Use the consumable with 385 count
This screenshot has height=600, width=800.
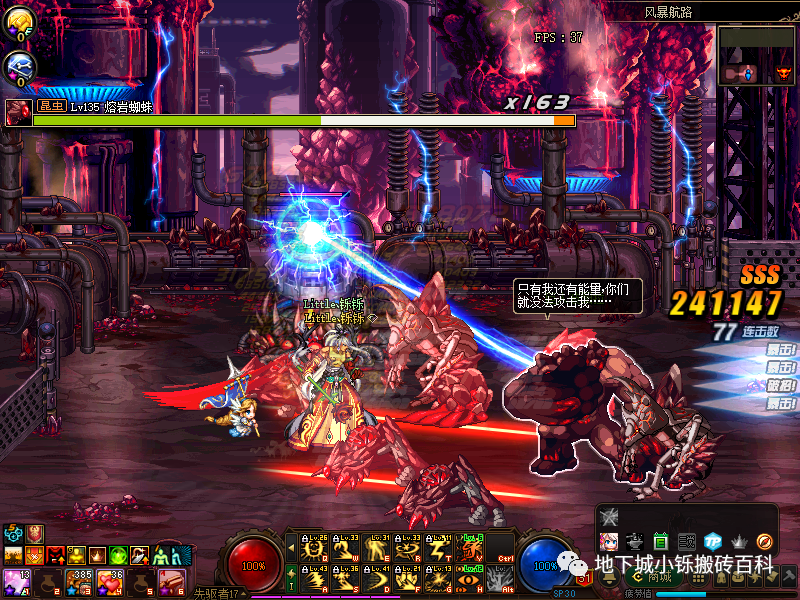79,582
